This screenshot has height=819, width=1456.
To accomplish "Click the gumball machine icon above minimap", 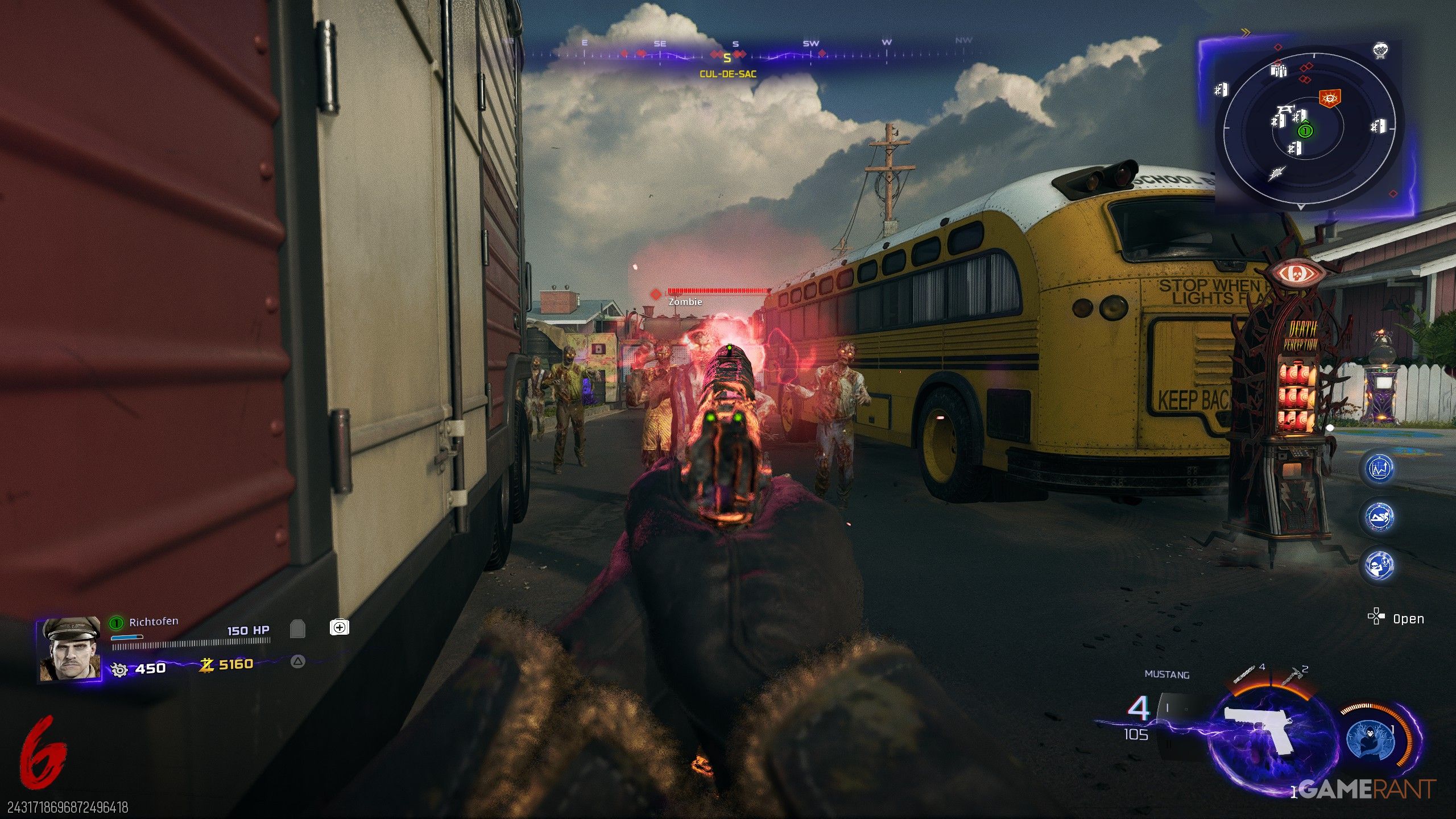I will [1380, 51].
